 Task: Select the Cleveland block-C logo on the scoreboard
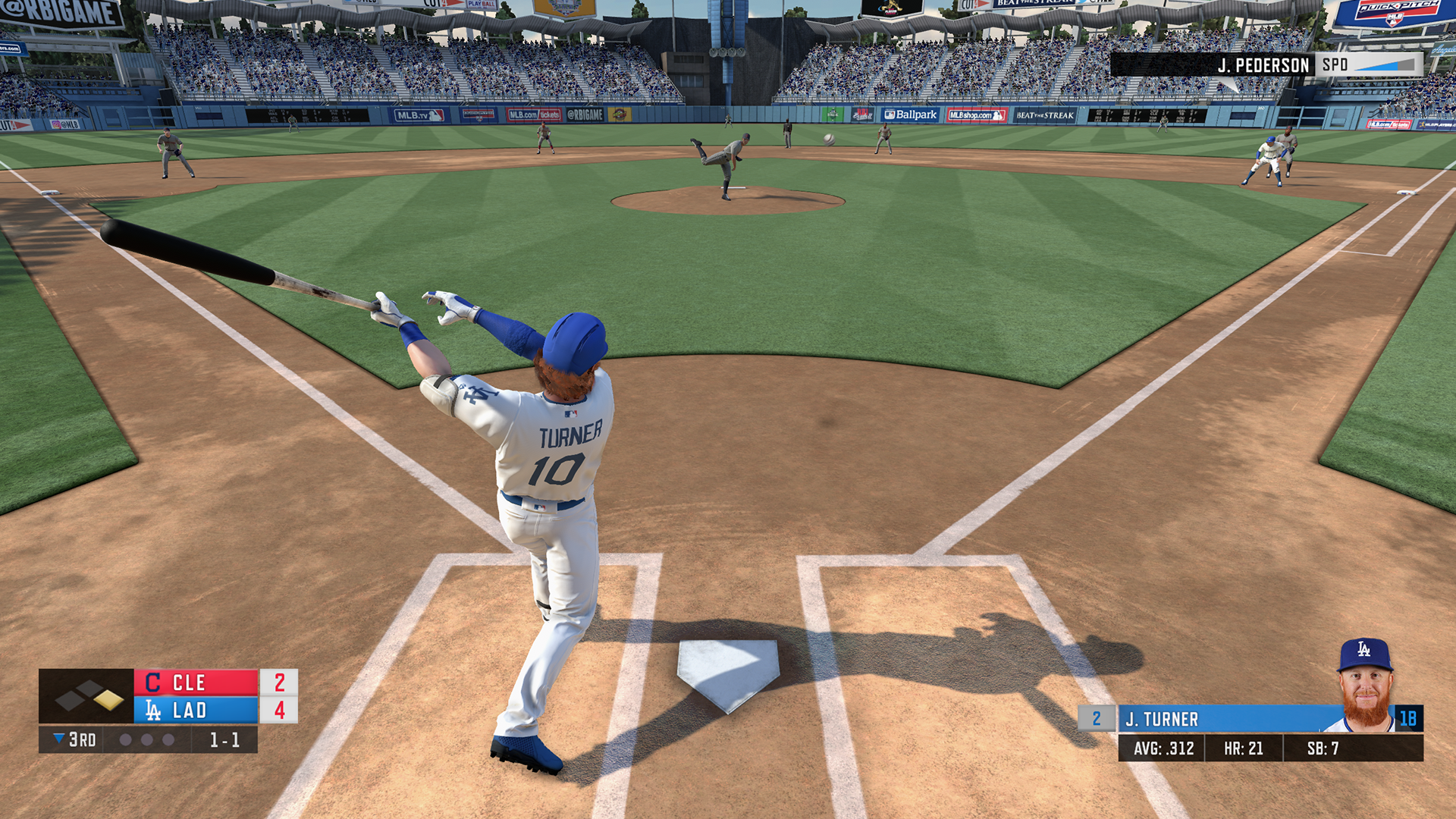click(152, 682)
